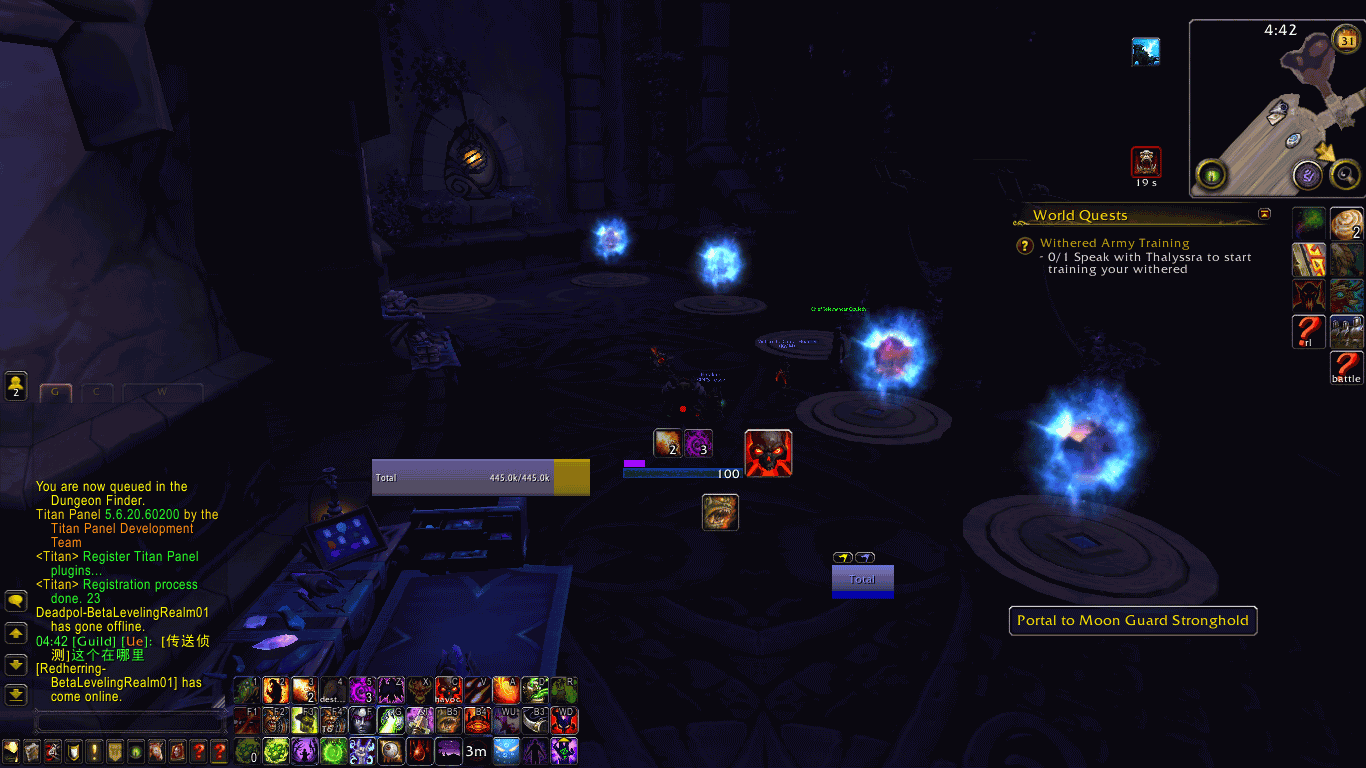Open the magnifying glass tracking button on minimap
The image size is (1366, 768).
point(1346,176)
